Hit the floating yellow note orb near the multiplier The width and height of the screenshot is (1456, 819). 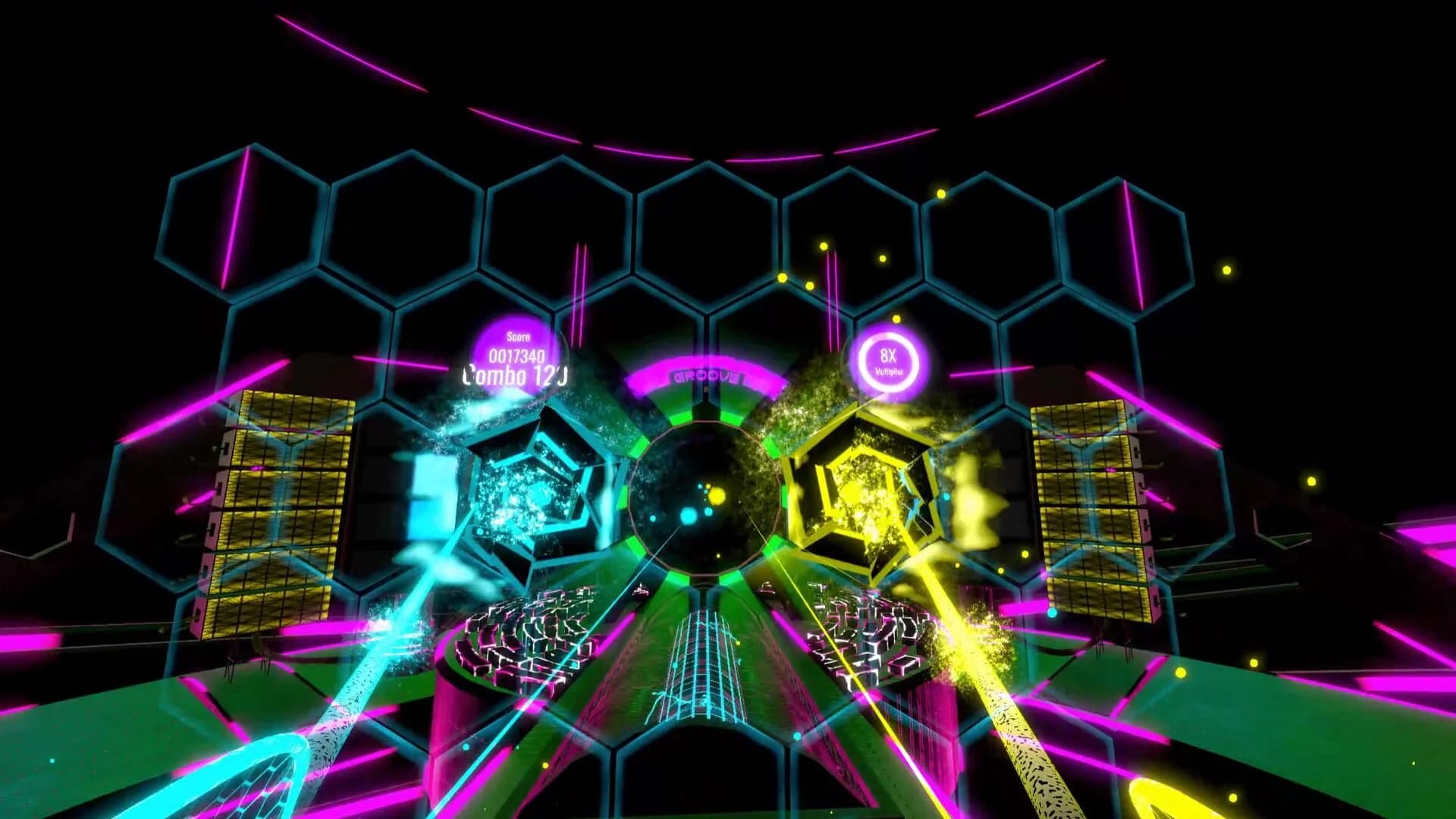pyautogui.click(x=897, y=318)
